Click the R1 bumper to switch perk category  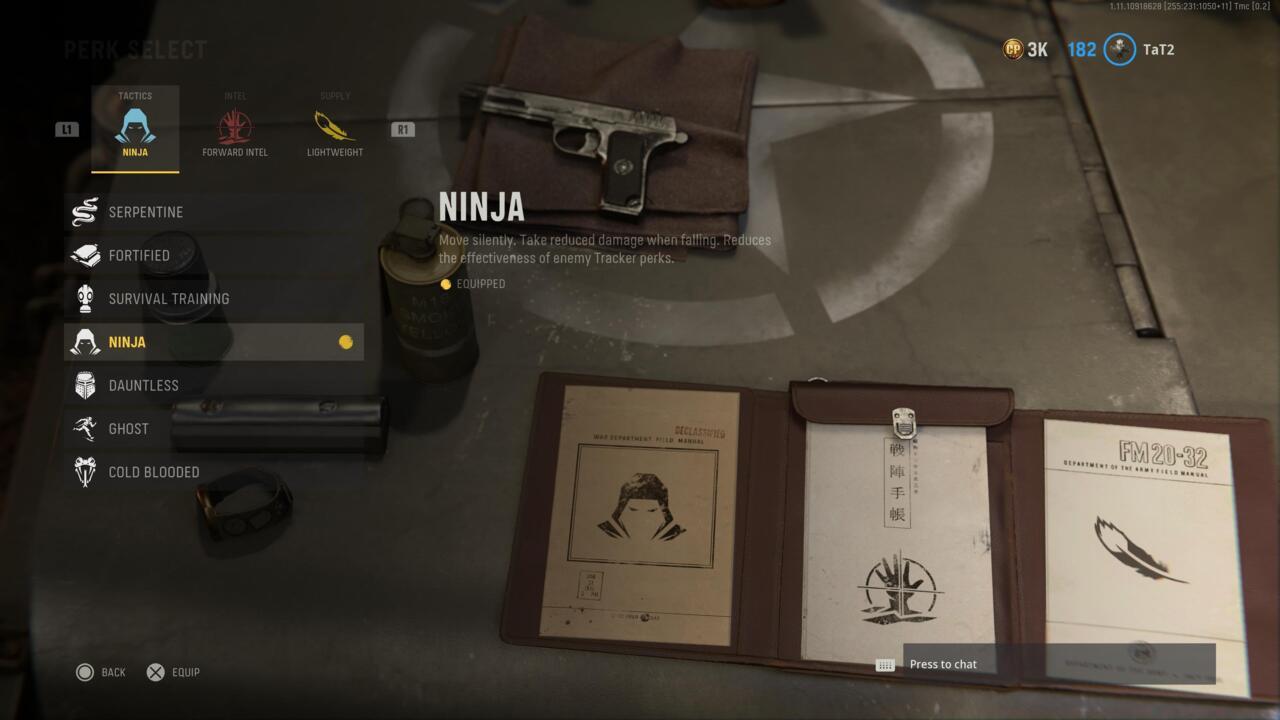coord(402,128)
